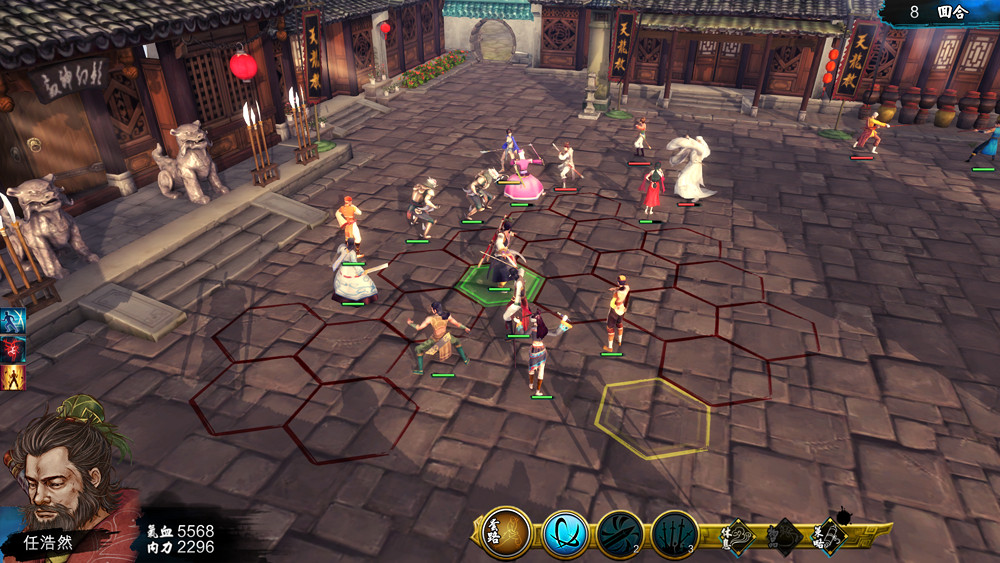Screen dimensions: 1000x563
Task: Click the darkened diamond action between 休息 and 策略
Action: click(784, 537)
